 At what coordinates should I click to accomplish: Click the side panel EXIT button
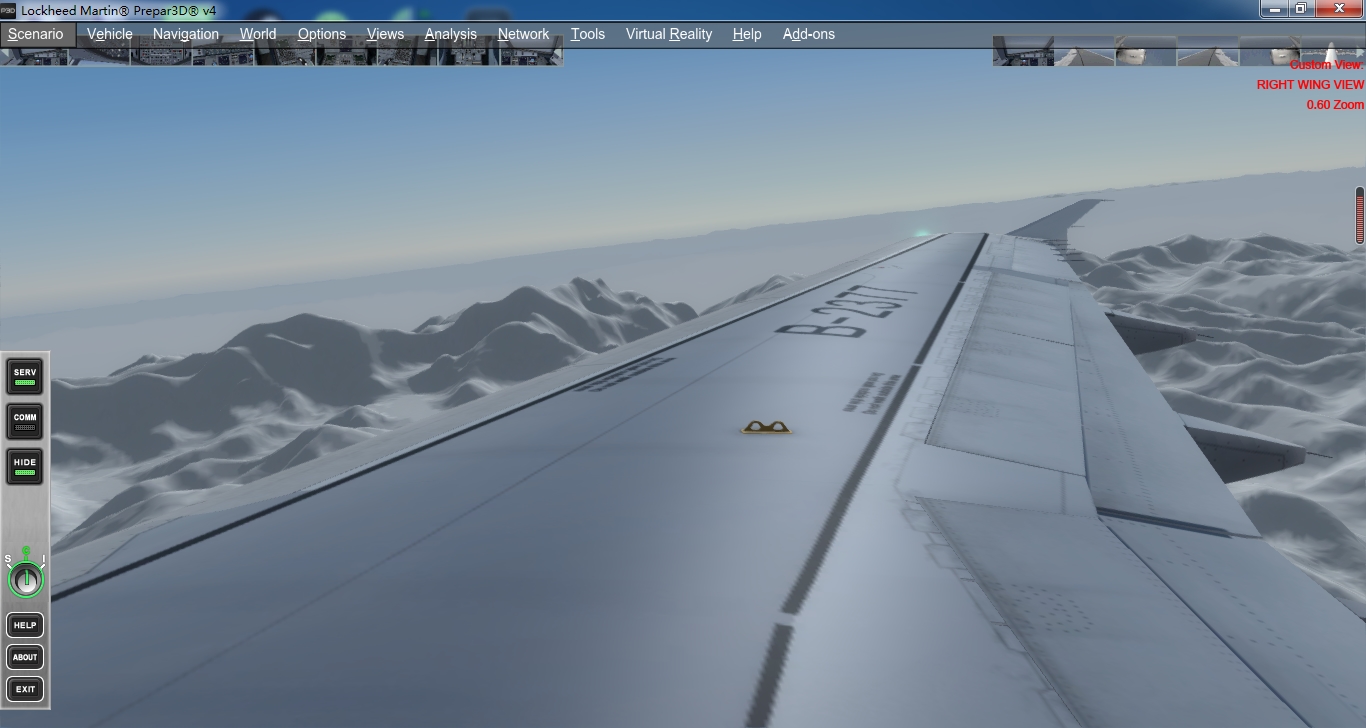click(x=25, y=689)
